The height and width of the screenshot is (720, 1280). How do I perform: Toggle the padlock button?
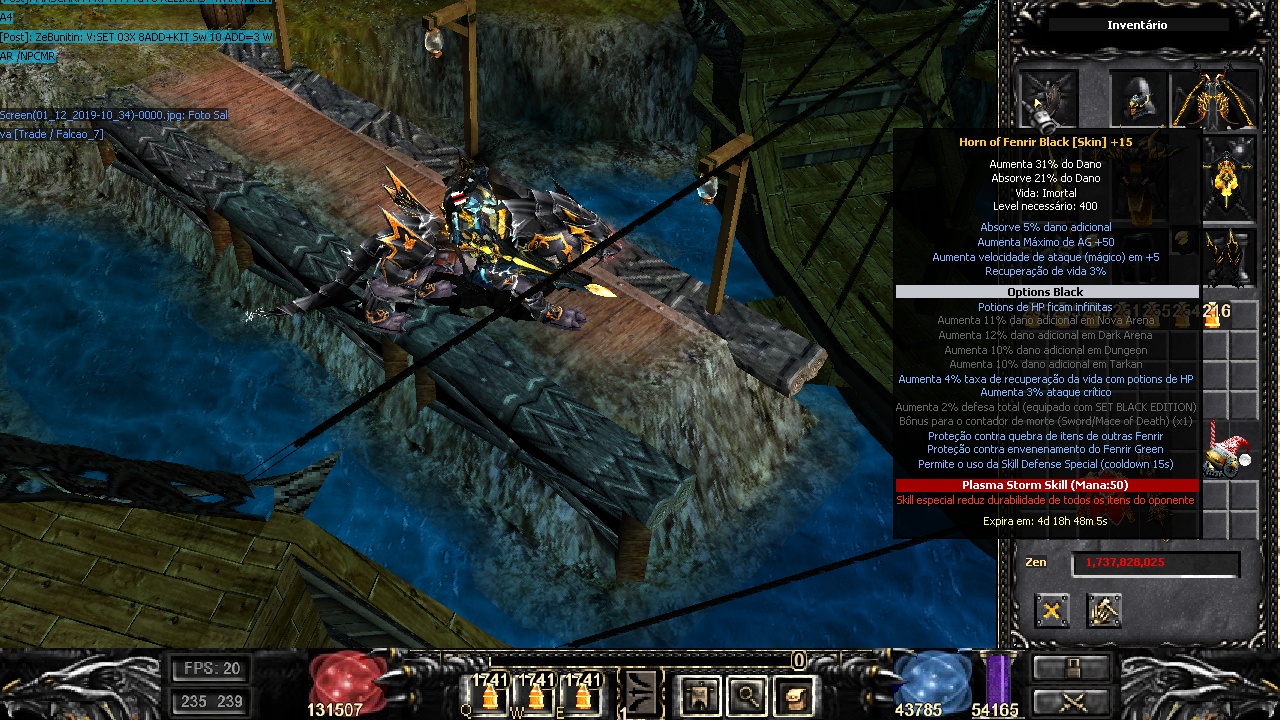[x=1070, y=667]
